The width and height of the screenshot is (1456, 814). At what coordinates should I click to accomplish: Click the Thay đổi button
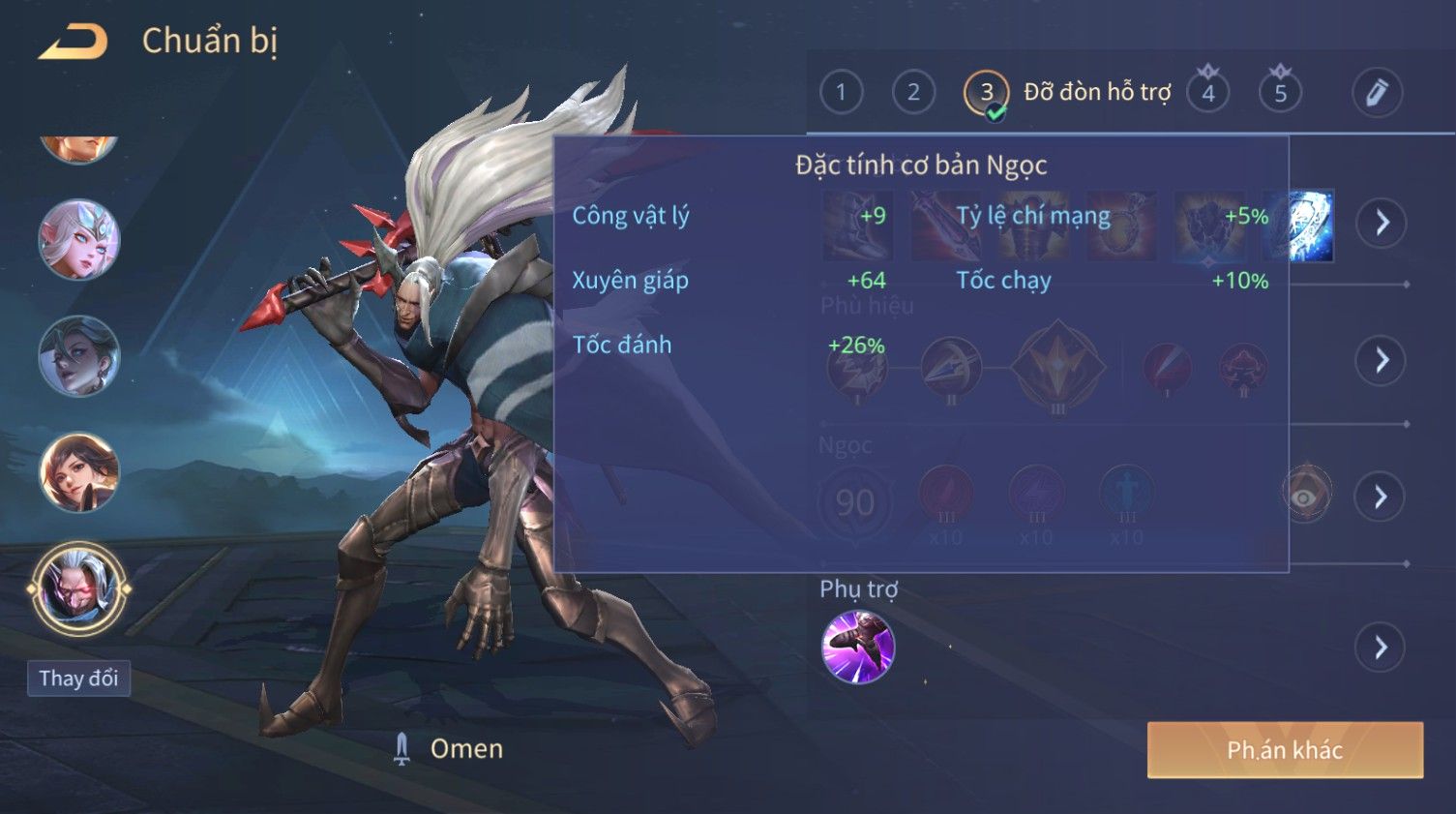click(78, 678)
